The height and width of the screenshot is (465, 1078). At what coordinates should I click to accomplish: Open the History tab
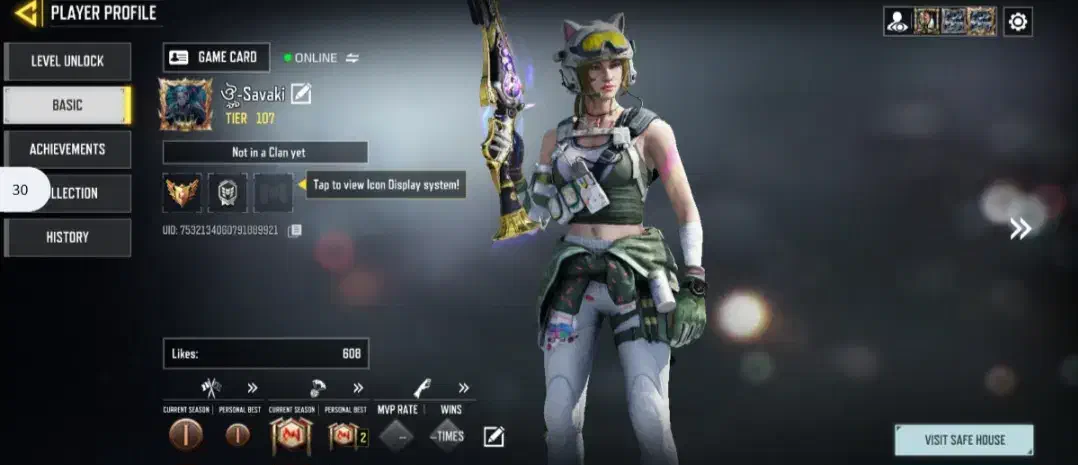(67, 237)
